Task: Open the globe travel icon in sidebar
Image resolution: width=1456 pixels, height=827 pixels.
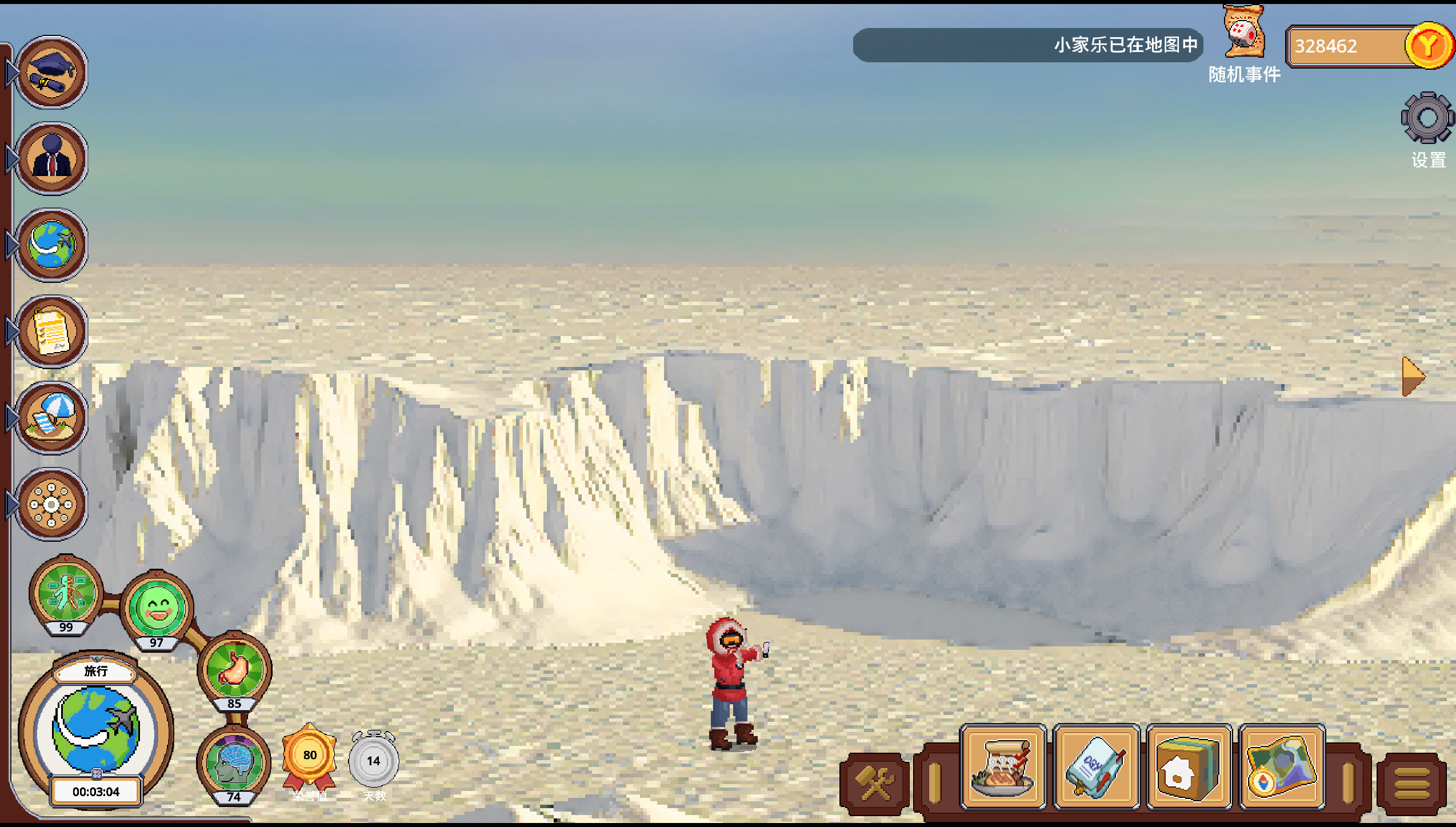Action: pos(51,245)
